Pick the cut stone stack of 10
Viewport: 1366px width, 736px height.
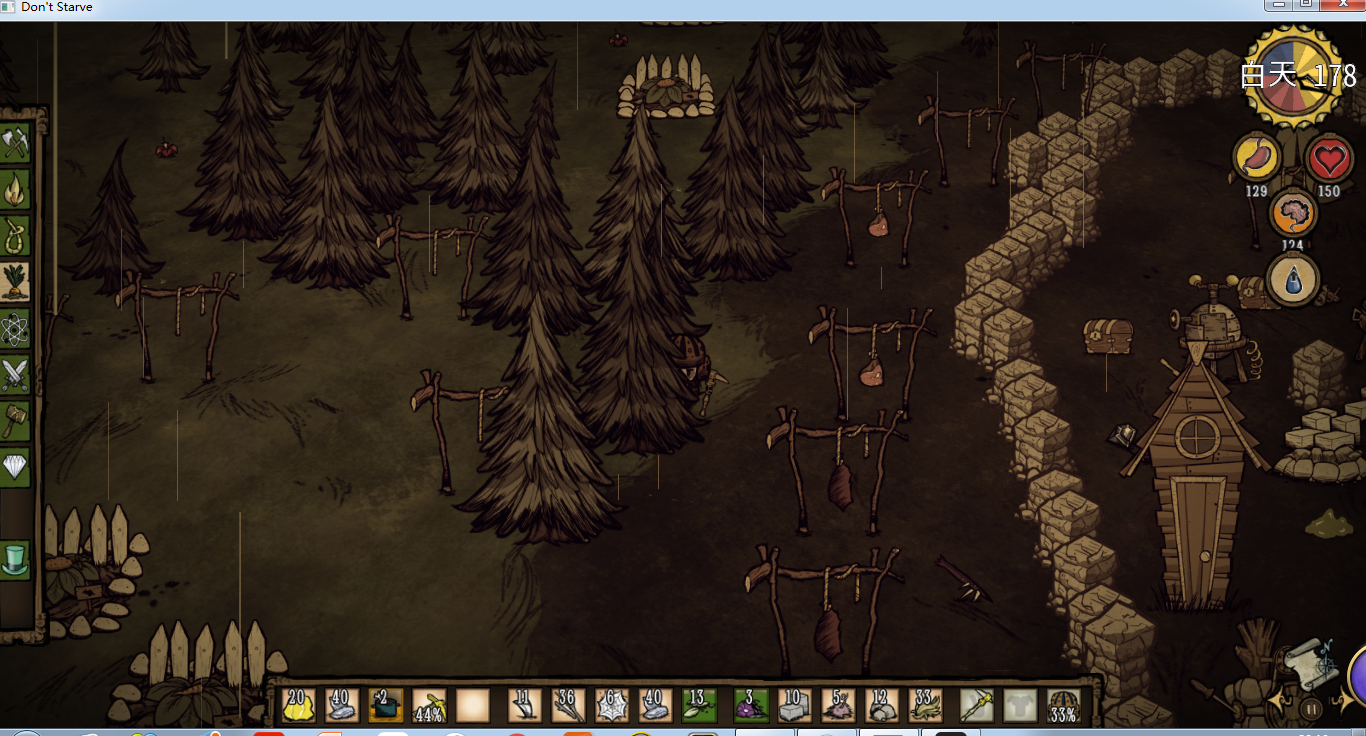coord(794,705)
